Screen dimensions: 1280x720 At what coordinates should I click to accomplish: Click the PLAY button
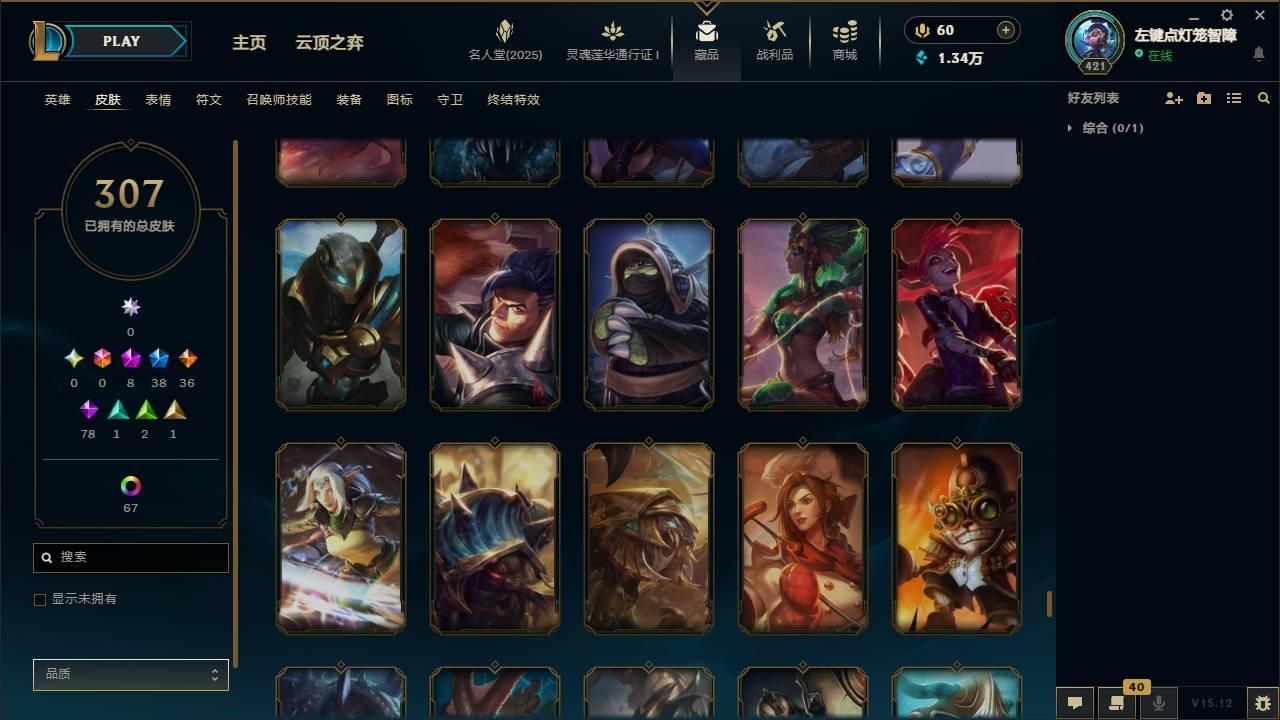pyautogui.click(x=121, y=41)
